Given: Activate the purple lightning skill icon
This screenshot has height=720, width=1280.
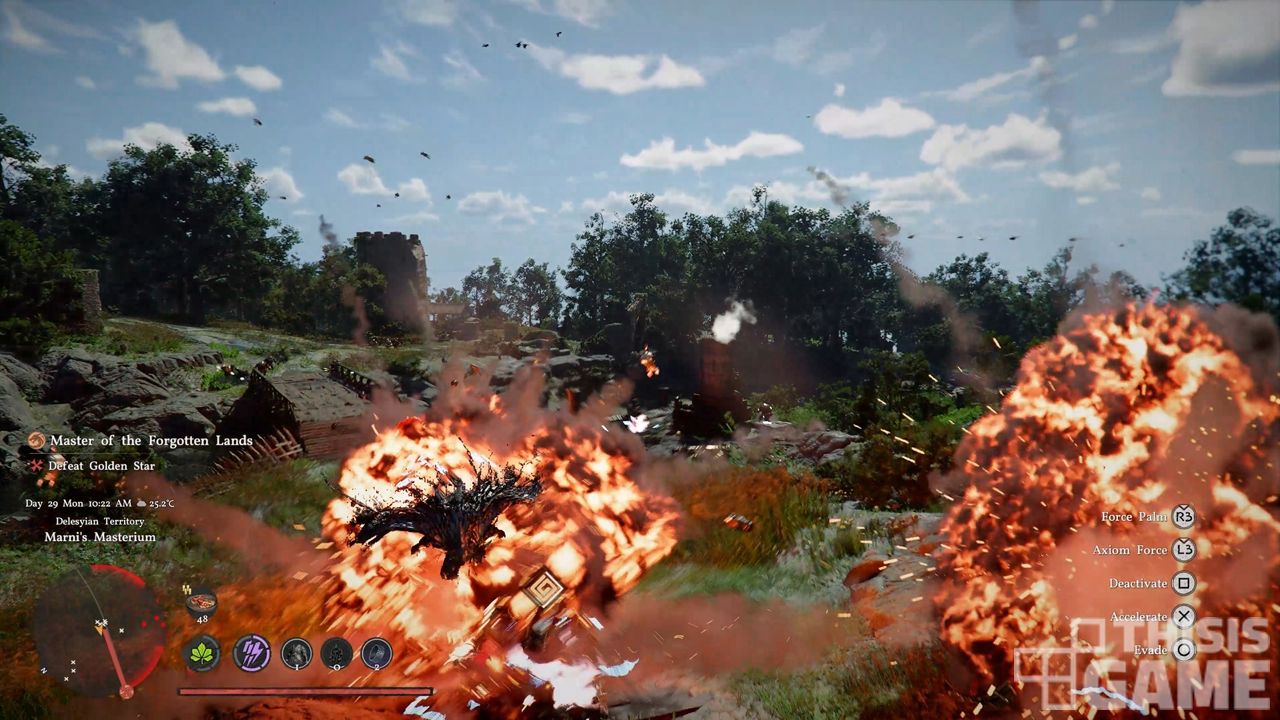Looking at the screenshot, I should [x=251, y=654].
